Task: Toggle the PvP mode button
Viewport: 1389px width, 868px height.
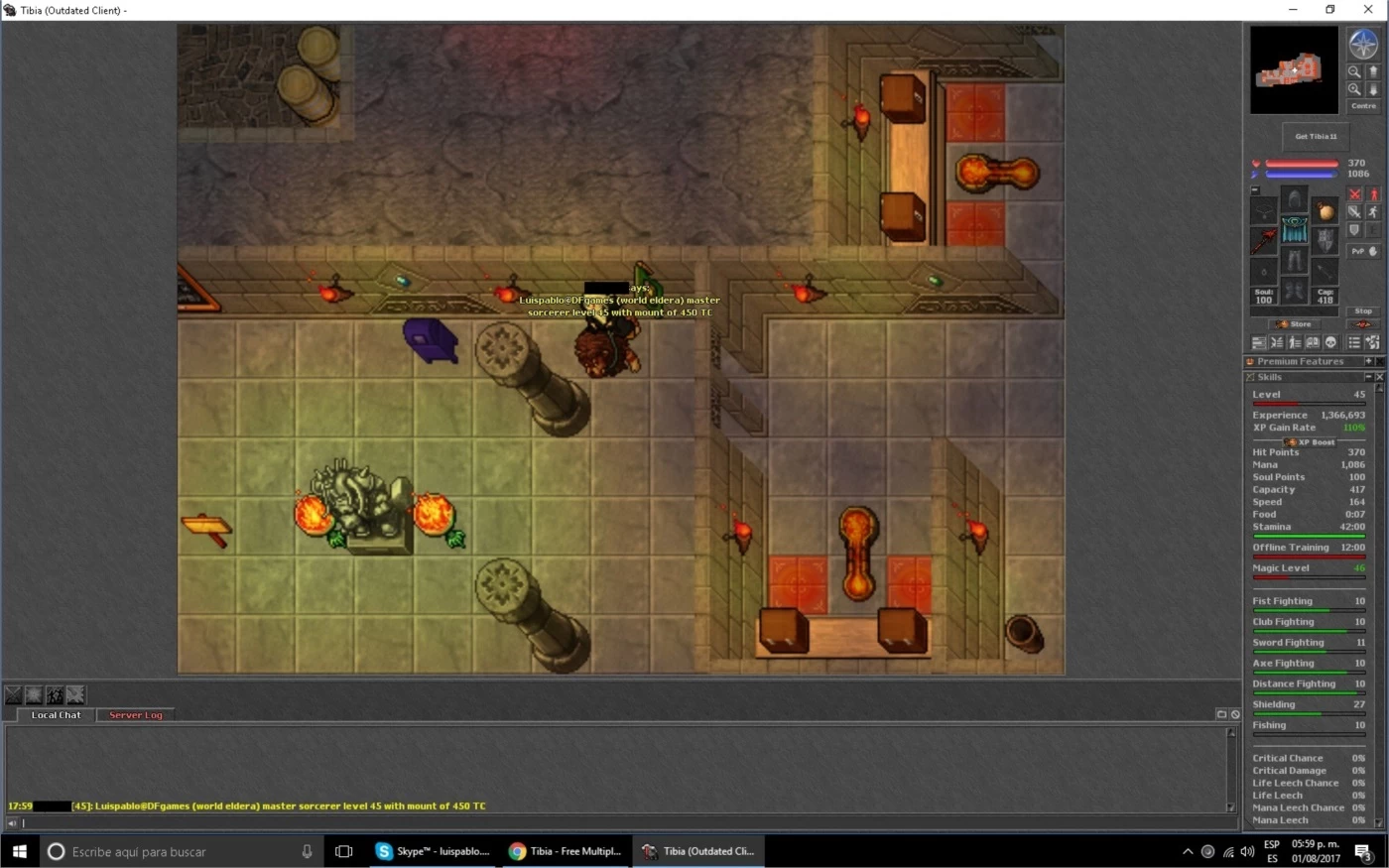Action: (1356, 251)
